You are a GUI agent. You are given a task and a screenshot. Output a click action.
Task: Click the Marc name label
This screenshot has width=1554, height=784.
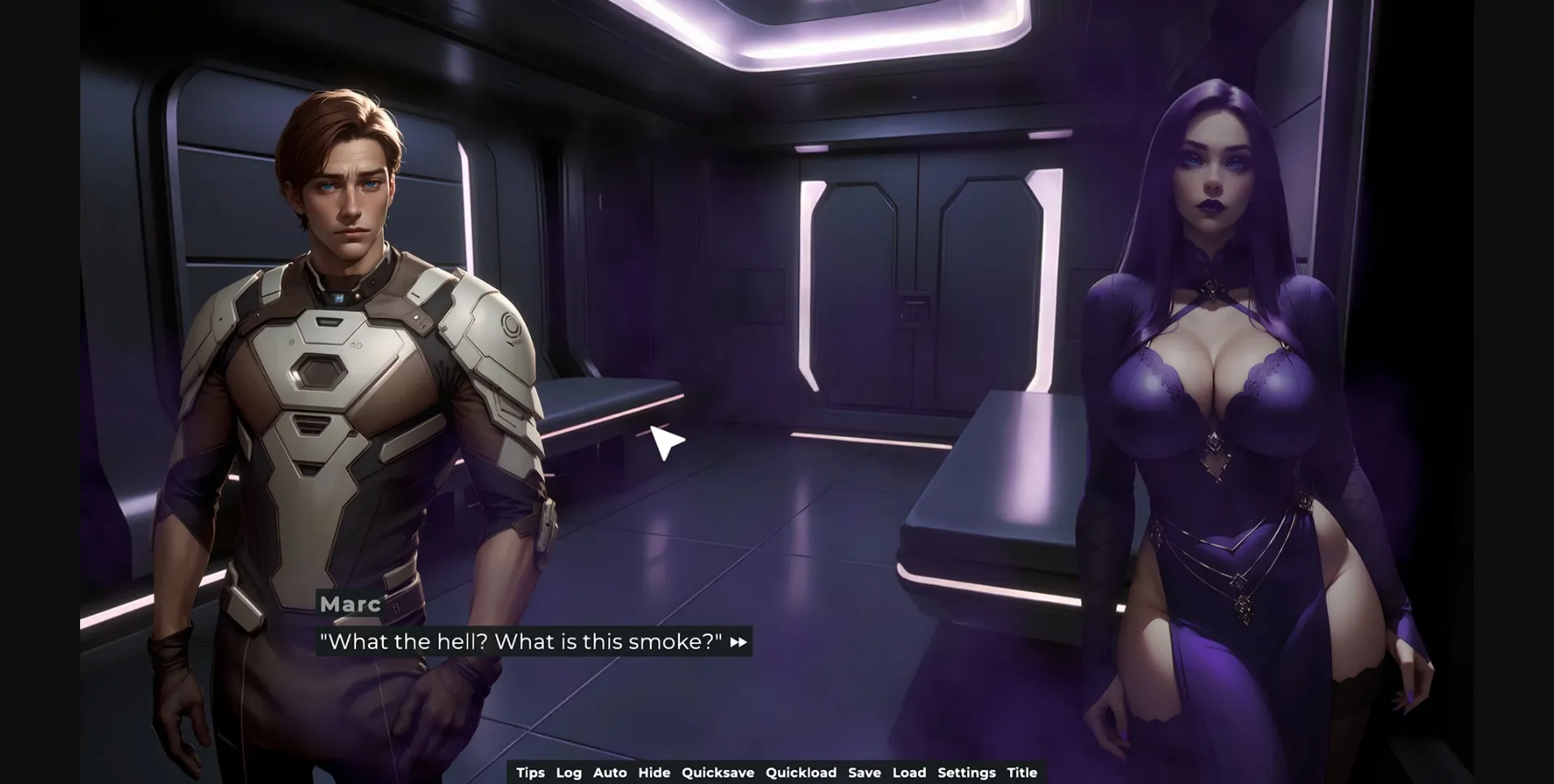[x=349, y=604]
